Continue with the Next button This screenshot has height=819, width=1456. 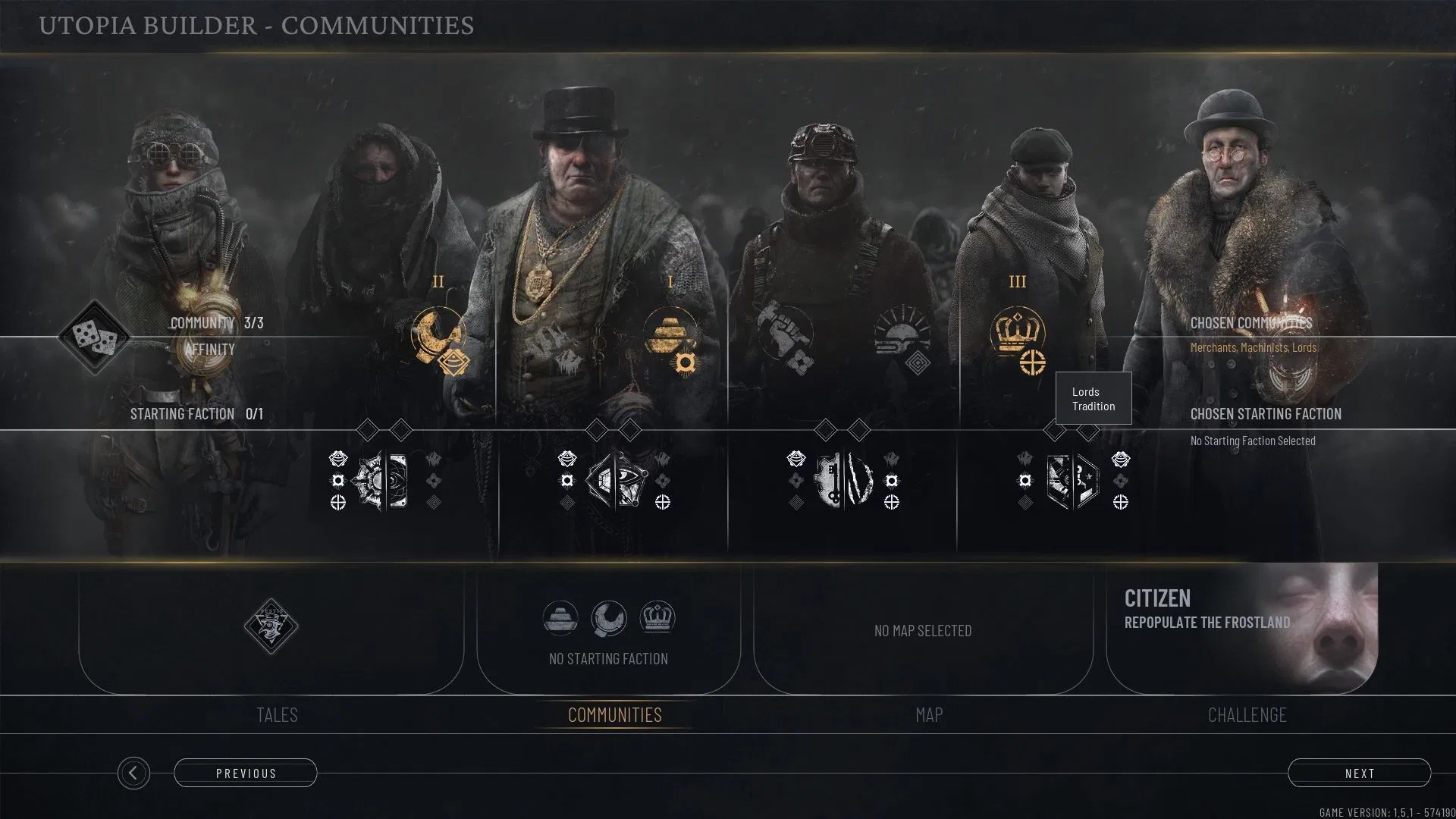click(1359, 773)
